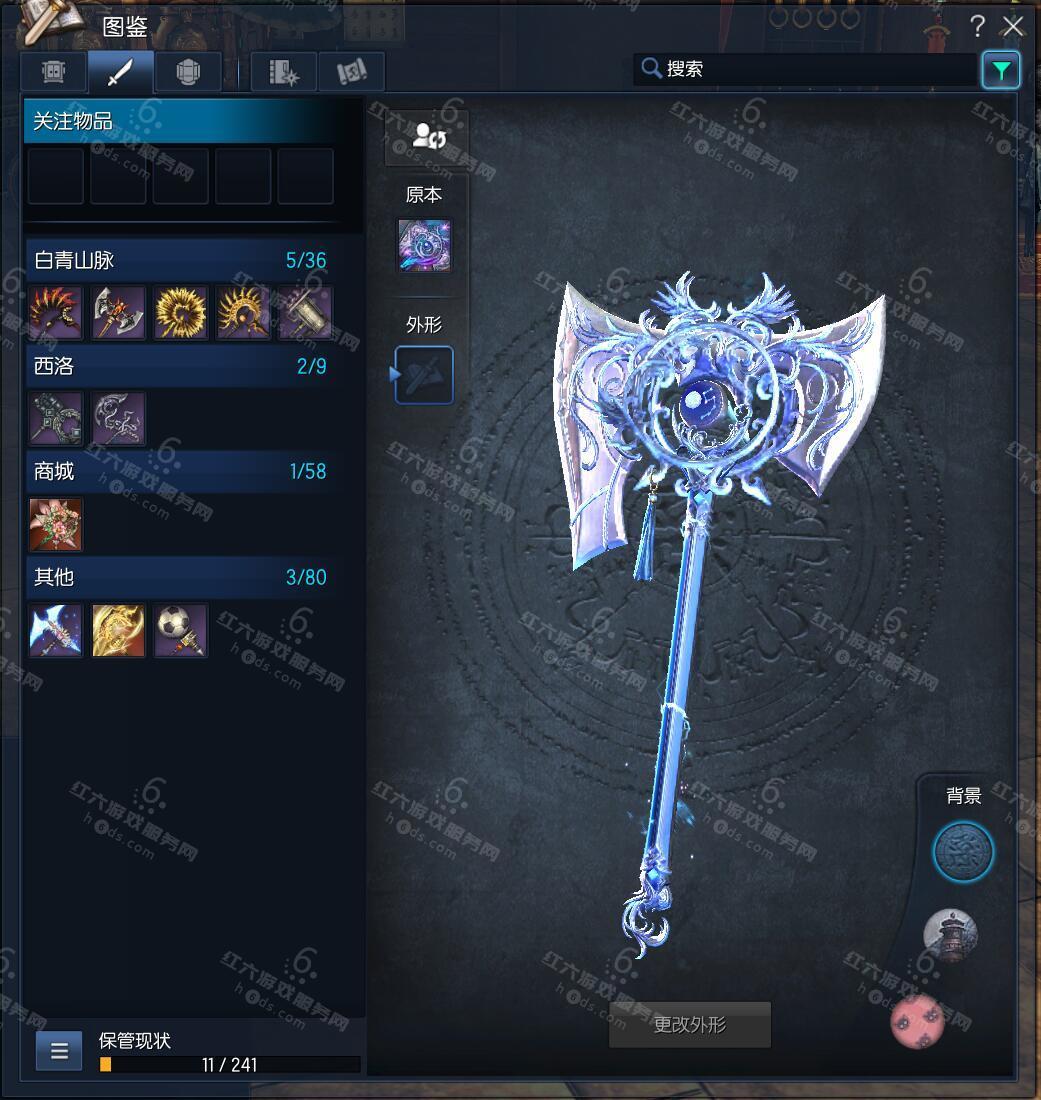Click the 更改外形 button
1041x1100 pixels.
690,1025
